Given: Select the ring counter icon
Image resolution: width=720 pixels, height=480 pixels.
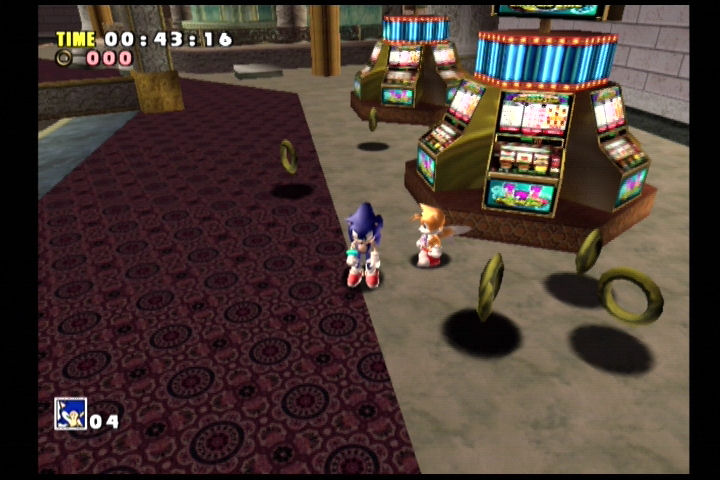Looking at the screenshot, I should [65, 58].
